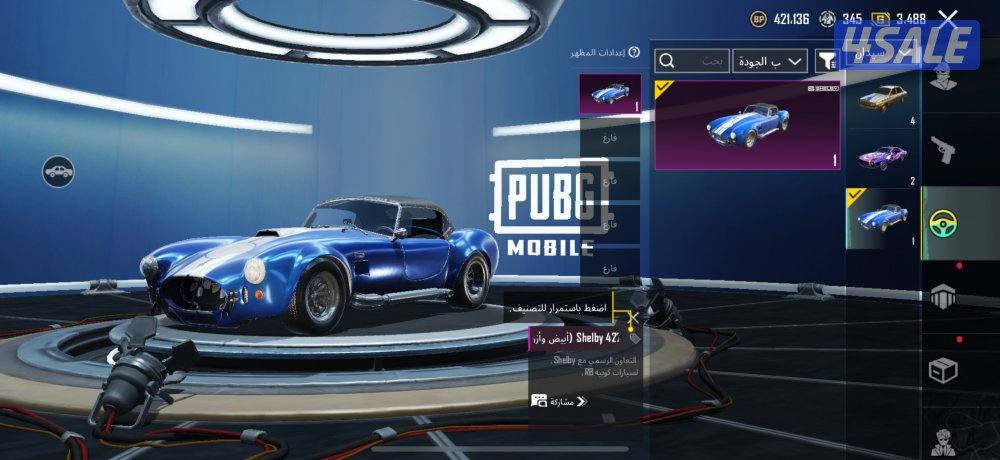Screen dimensions: 1000x460
Task: Open the quality sort dropdown
Action: (x=769, y=62)
